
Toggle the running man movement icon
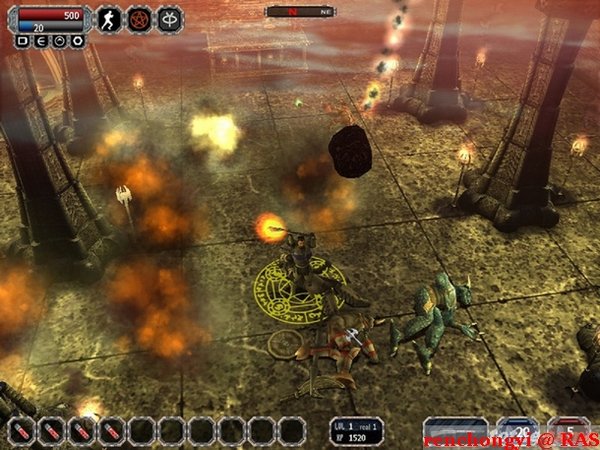click(x=108, y=19)
